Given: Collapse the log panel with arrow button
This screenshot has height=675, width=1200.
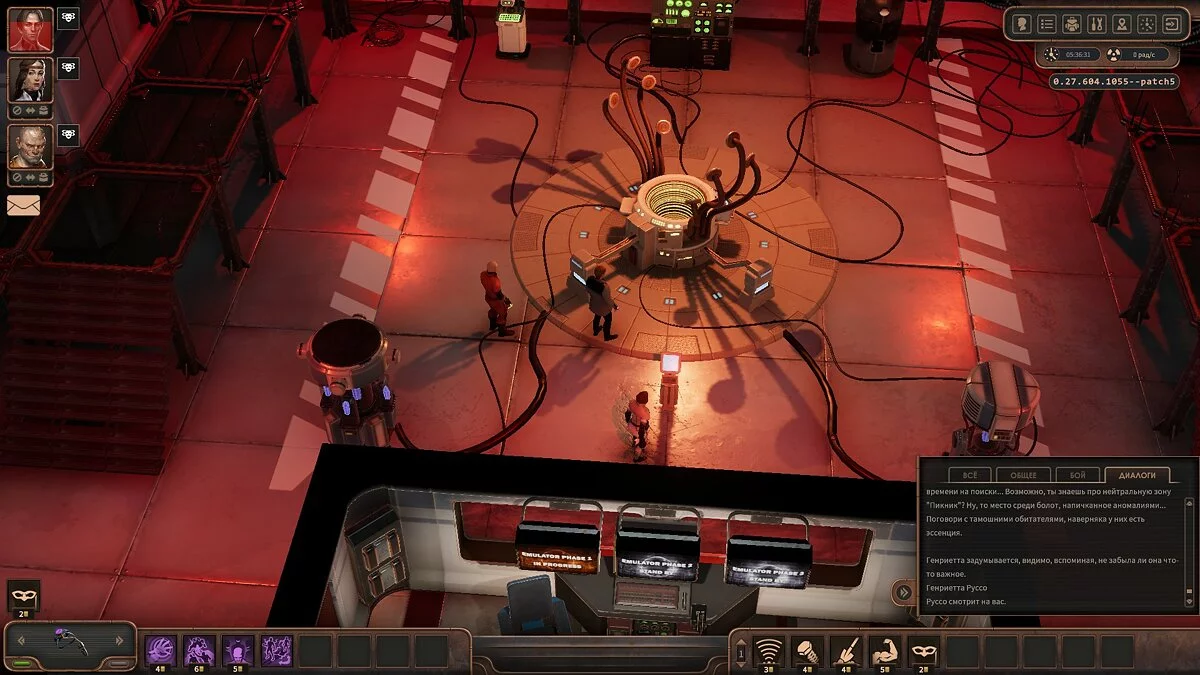Looking at the screenshot, I should click(x=904, y=592).
